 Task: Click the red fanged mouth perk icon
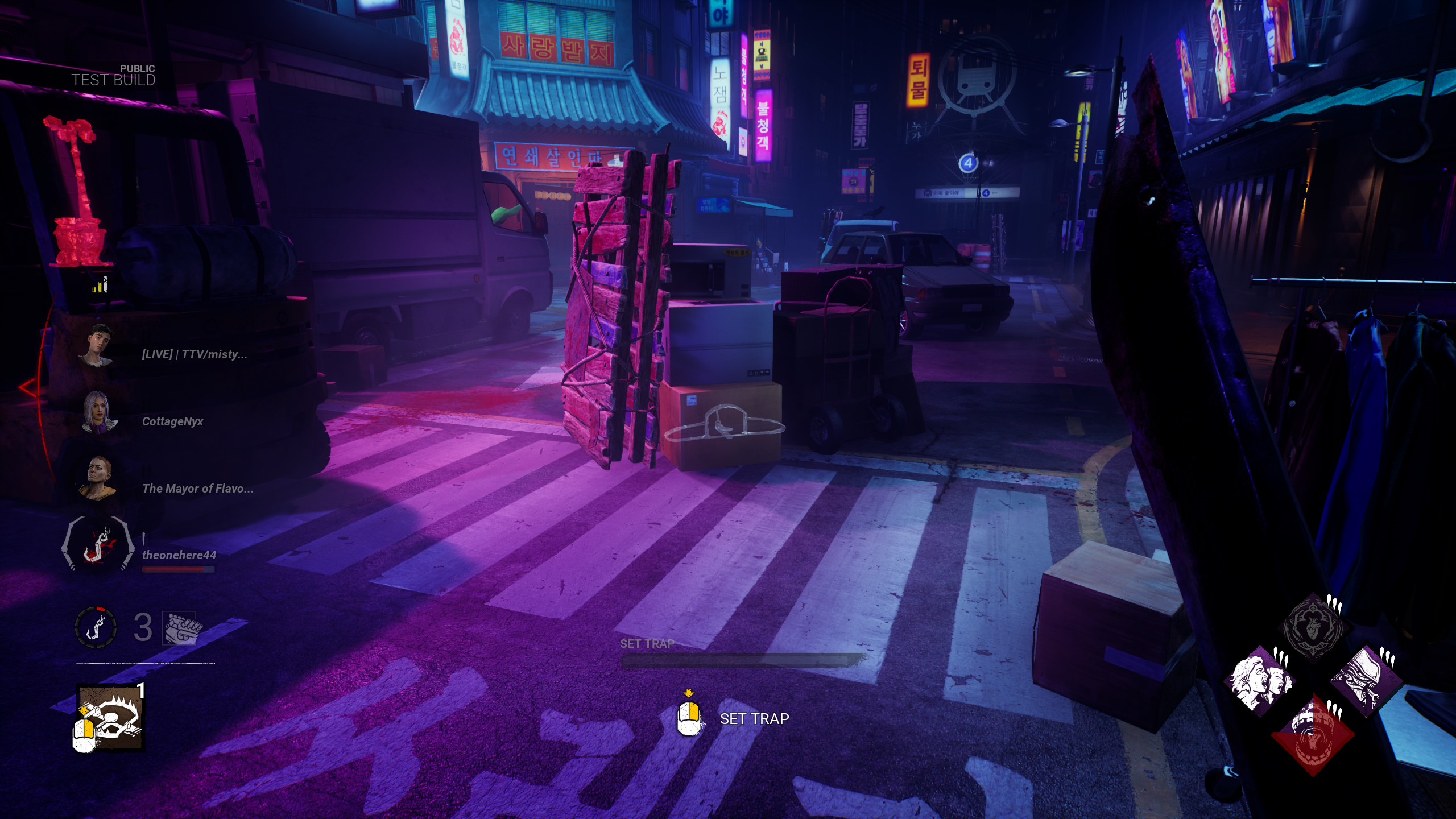(1313, 734)
